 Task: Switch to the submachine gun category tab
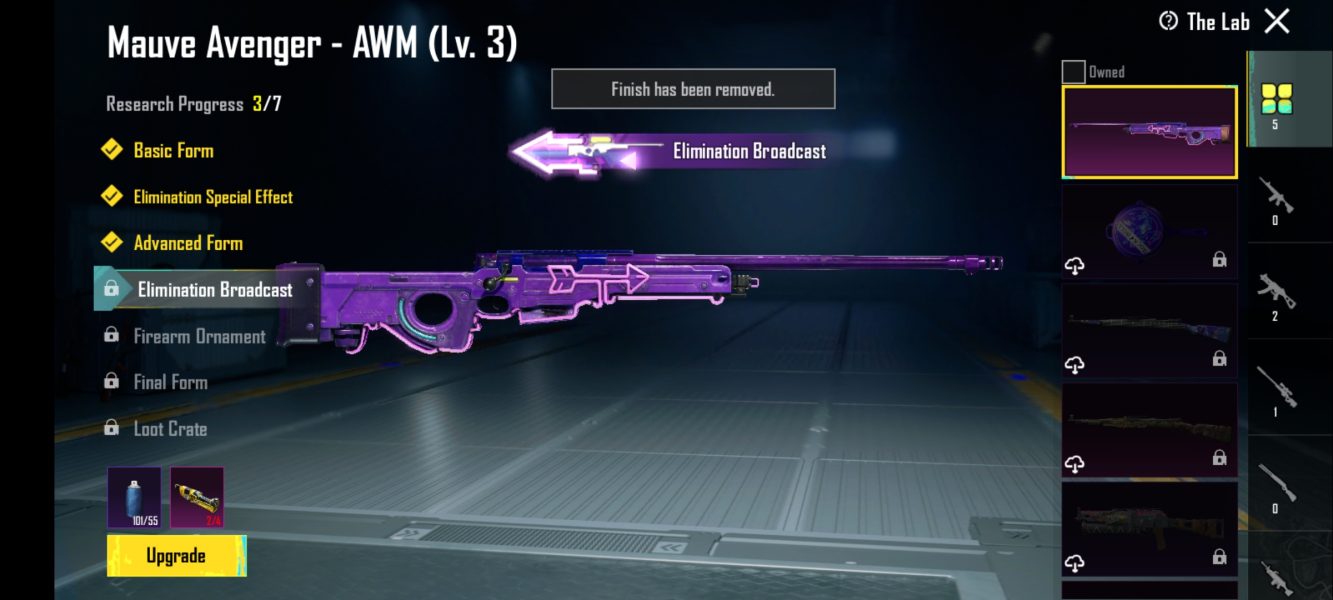point(1276,295)
